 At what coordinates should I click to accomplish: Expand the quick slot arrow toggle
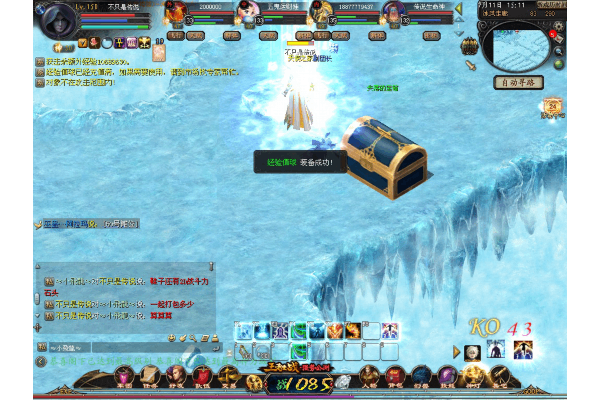(x=455, y=351)
